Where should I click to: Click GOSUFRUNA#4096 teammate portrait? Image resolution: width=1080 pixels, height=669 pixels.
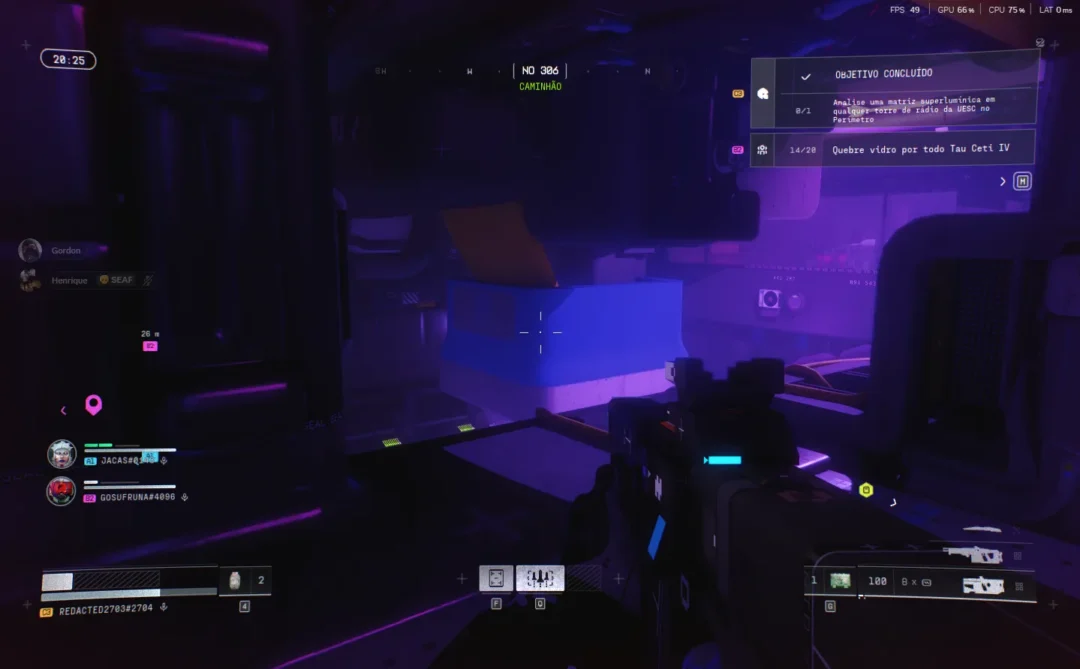pos(62,491)
